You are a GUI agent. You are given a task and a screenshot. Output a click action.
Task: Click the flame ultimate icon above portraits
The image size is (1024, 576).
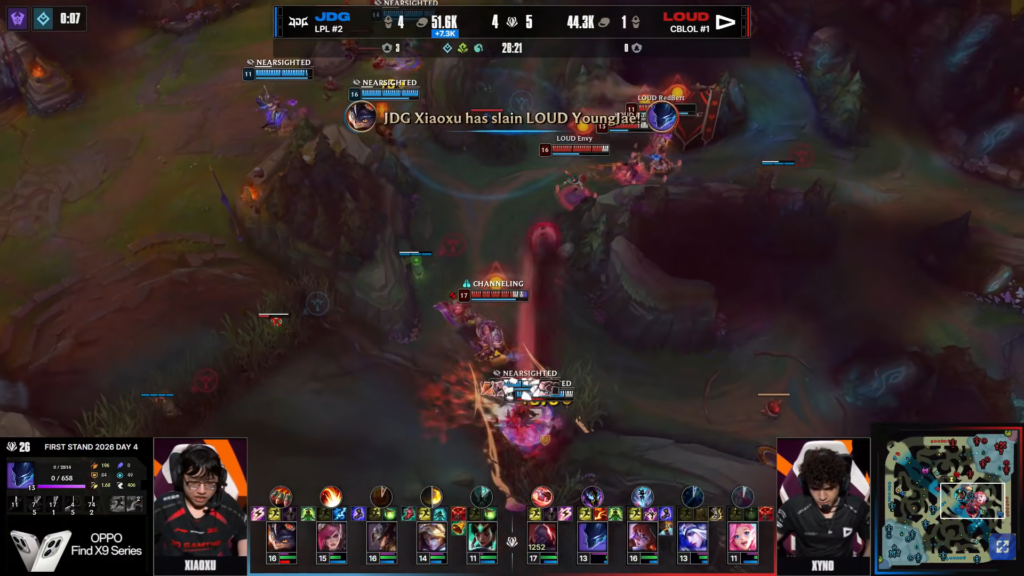point(330,496)
